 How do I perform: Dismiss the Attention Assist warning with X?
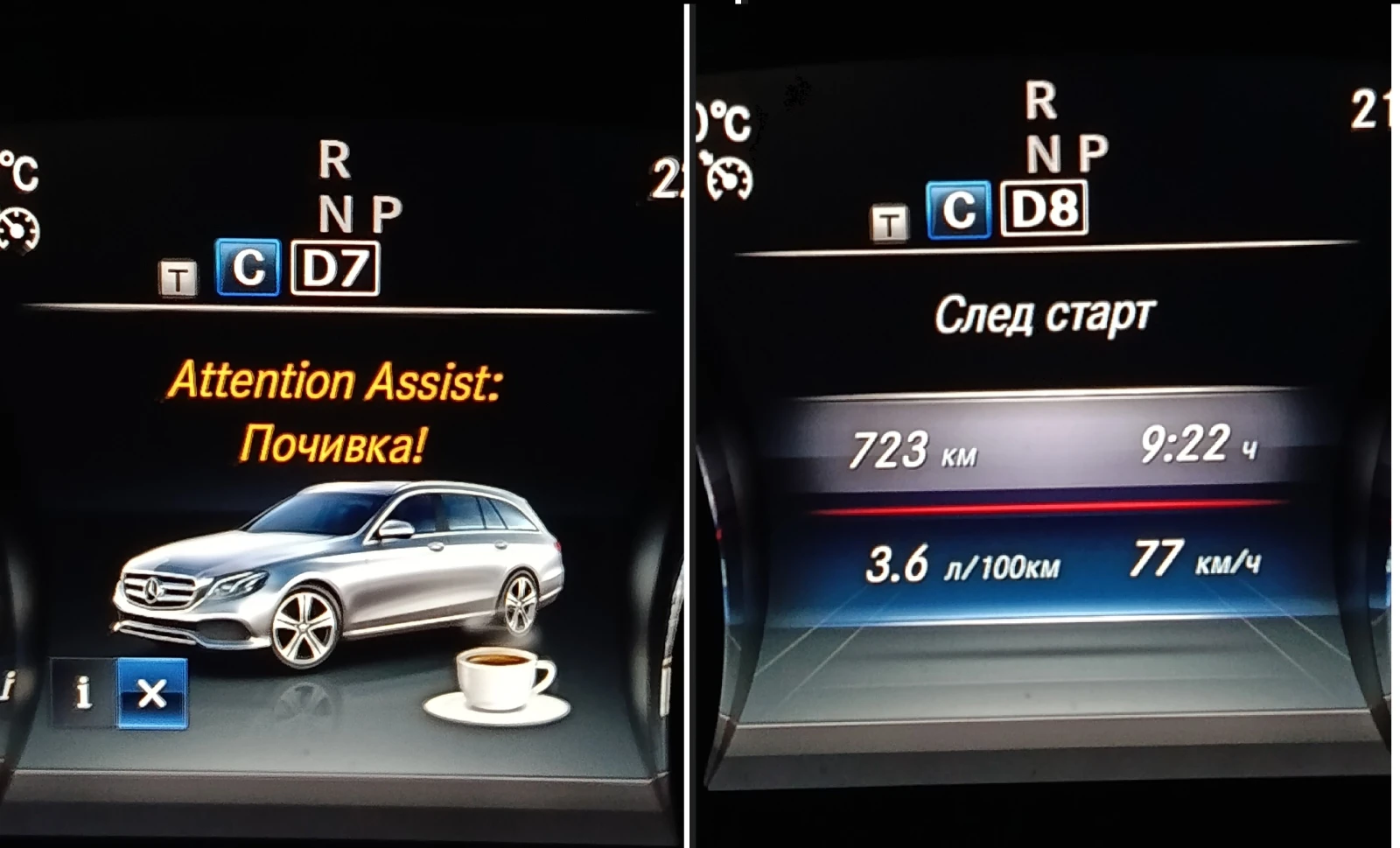152,693
